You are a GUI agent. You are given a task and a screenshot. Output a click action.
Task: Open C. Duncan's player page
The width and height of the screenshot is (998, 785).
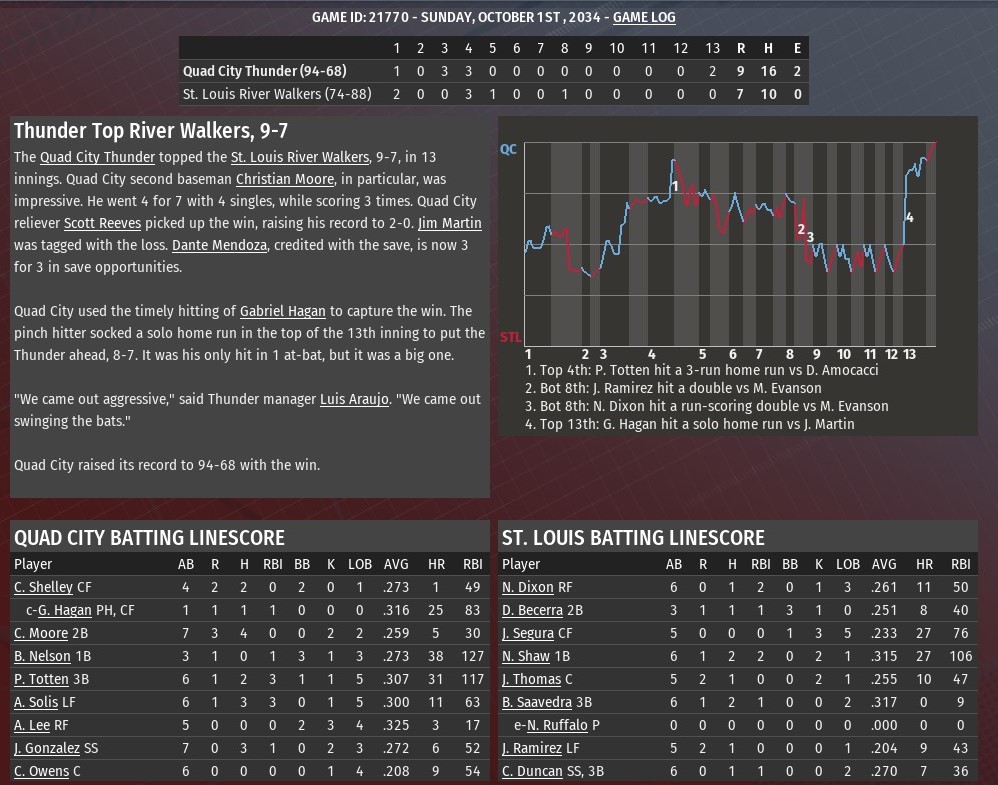(533, 771)
